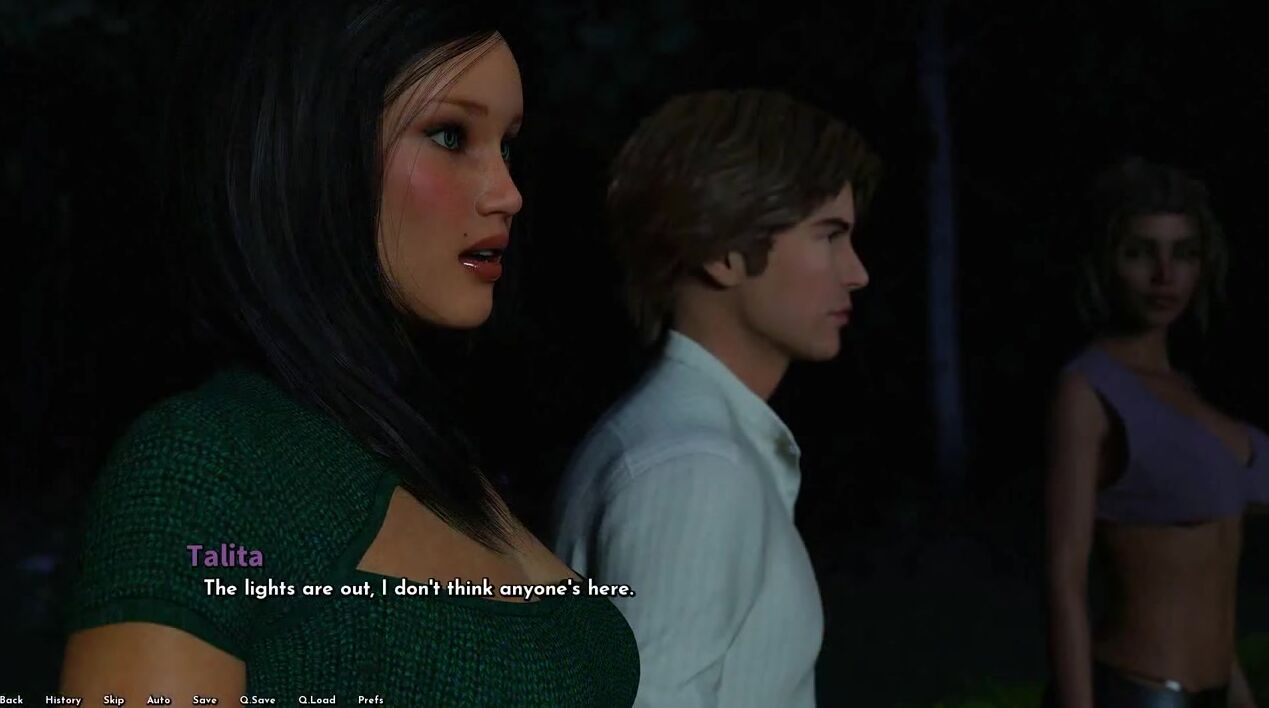Go back using the Back button
This screenshot has width=1269, height=708.
pyautogui.click(x=11, y=700)
